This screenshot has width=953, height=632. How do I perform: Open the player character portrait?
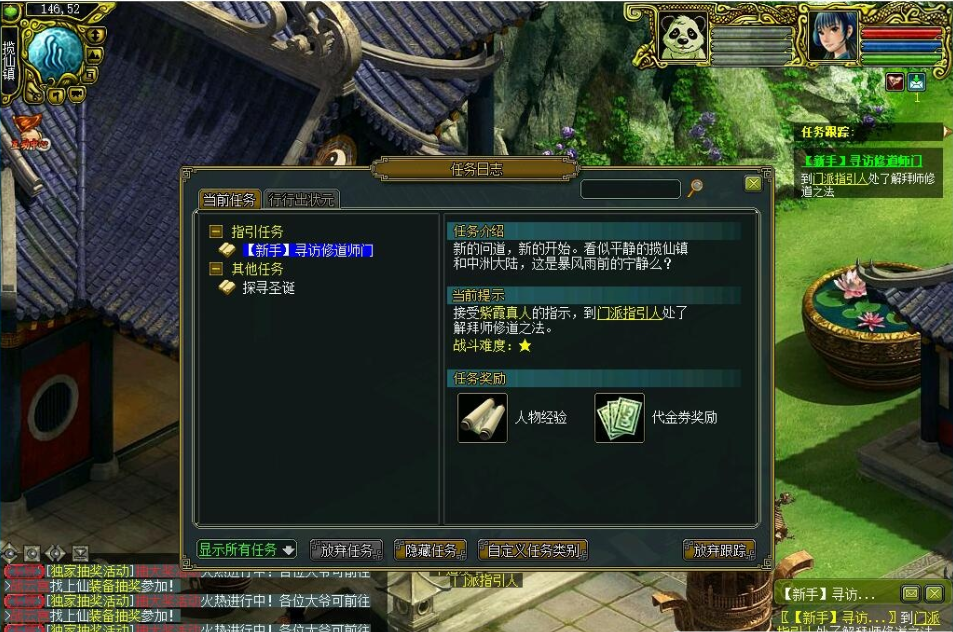click(x=832, y=38)
